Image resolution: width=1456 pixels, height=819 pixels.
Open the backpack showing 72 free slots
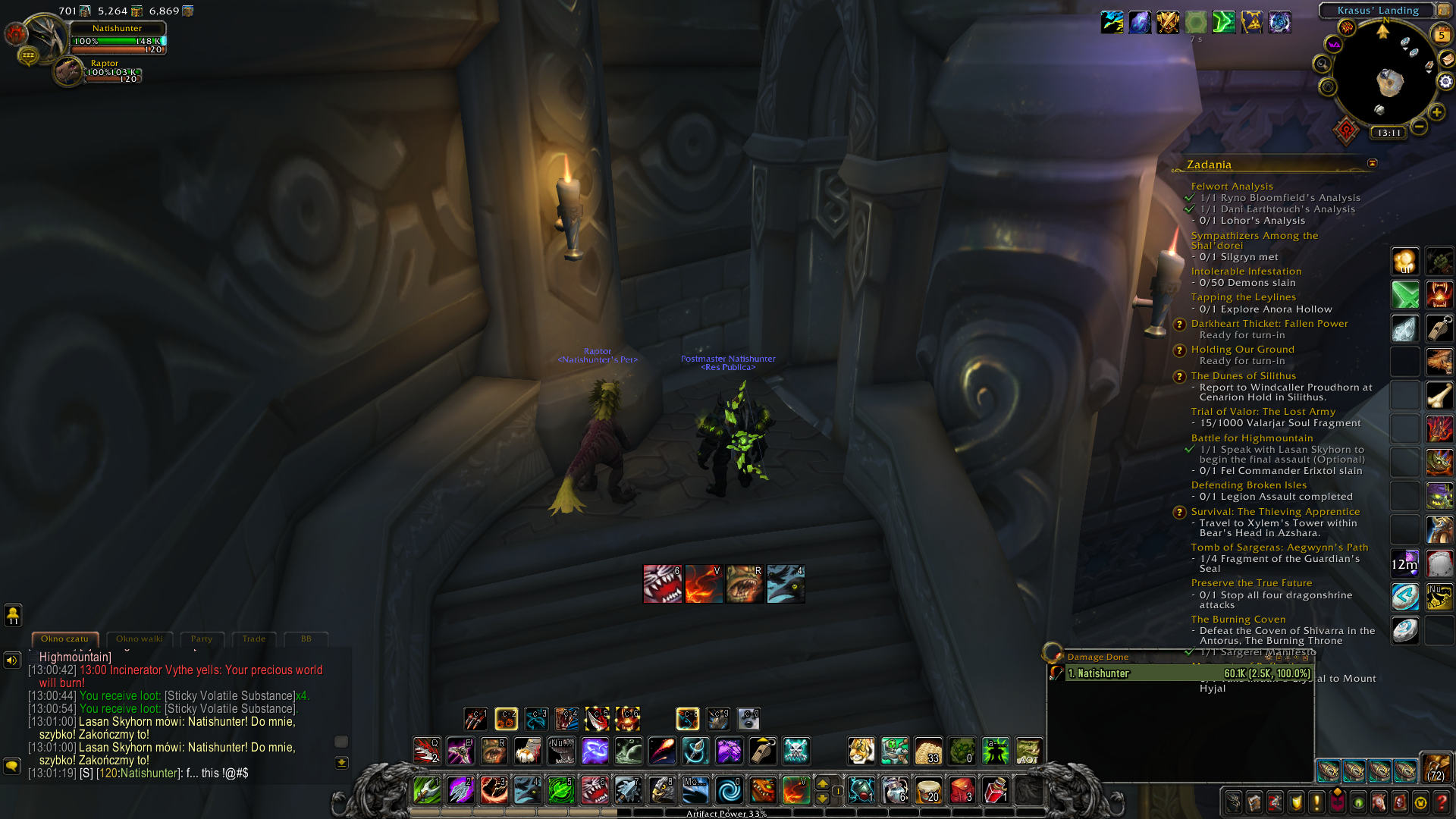tap(1436, 769)
